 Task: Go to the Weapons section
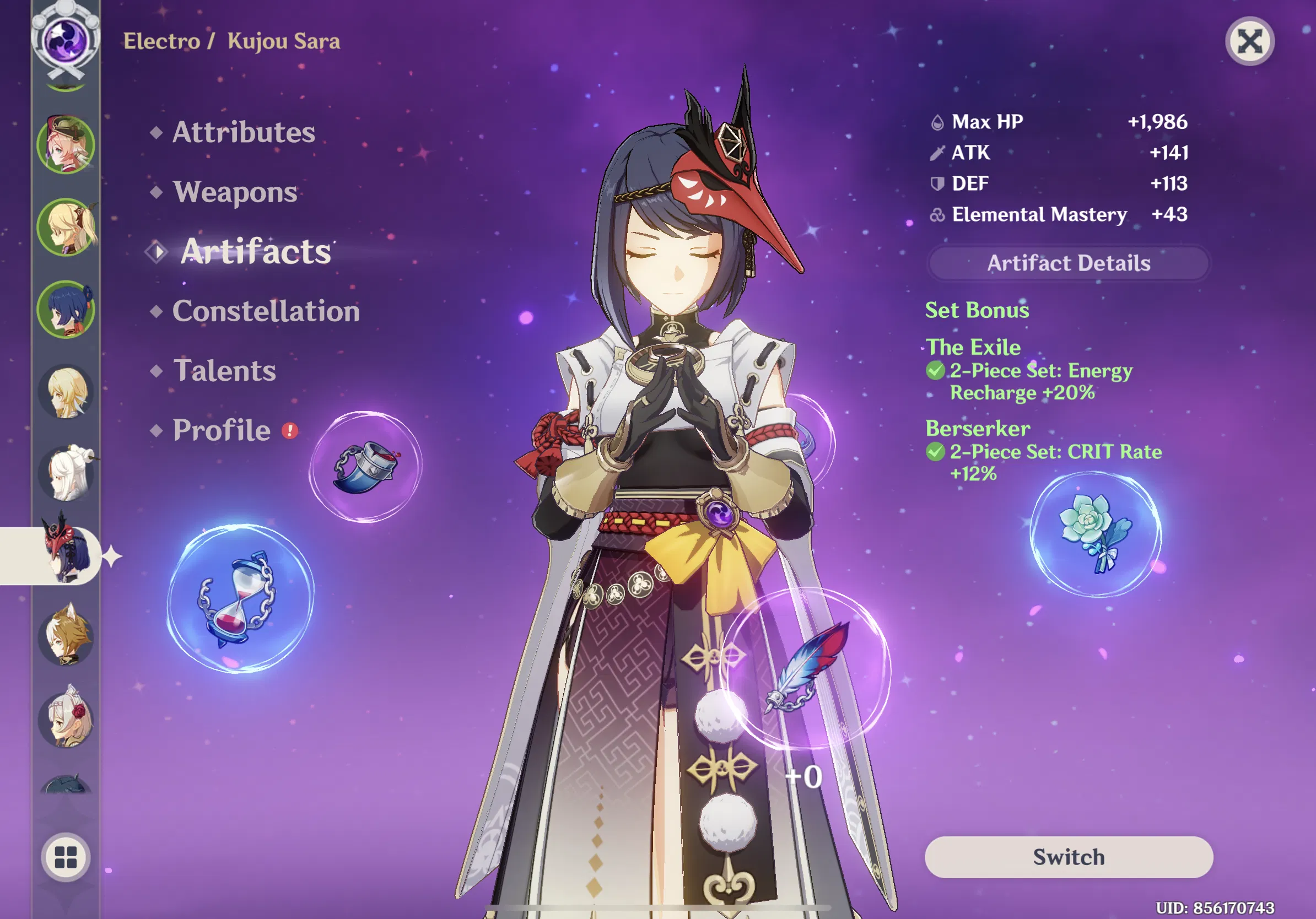[235, 192]
